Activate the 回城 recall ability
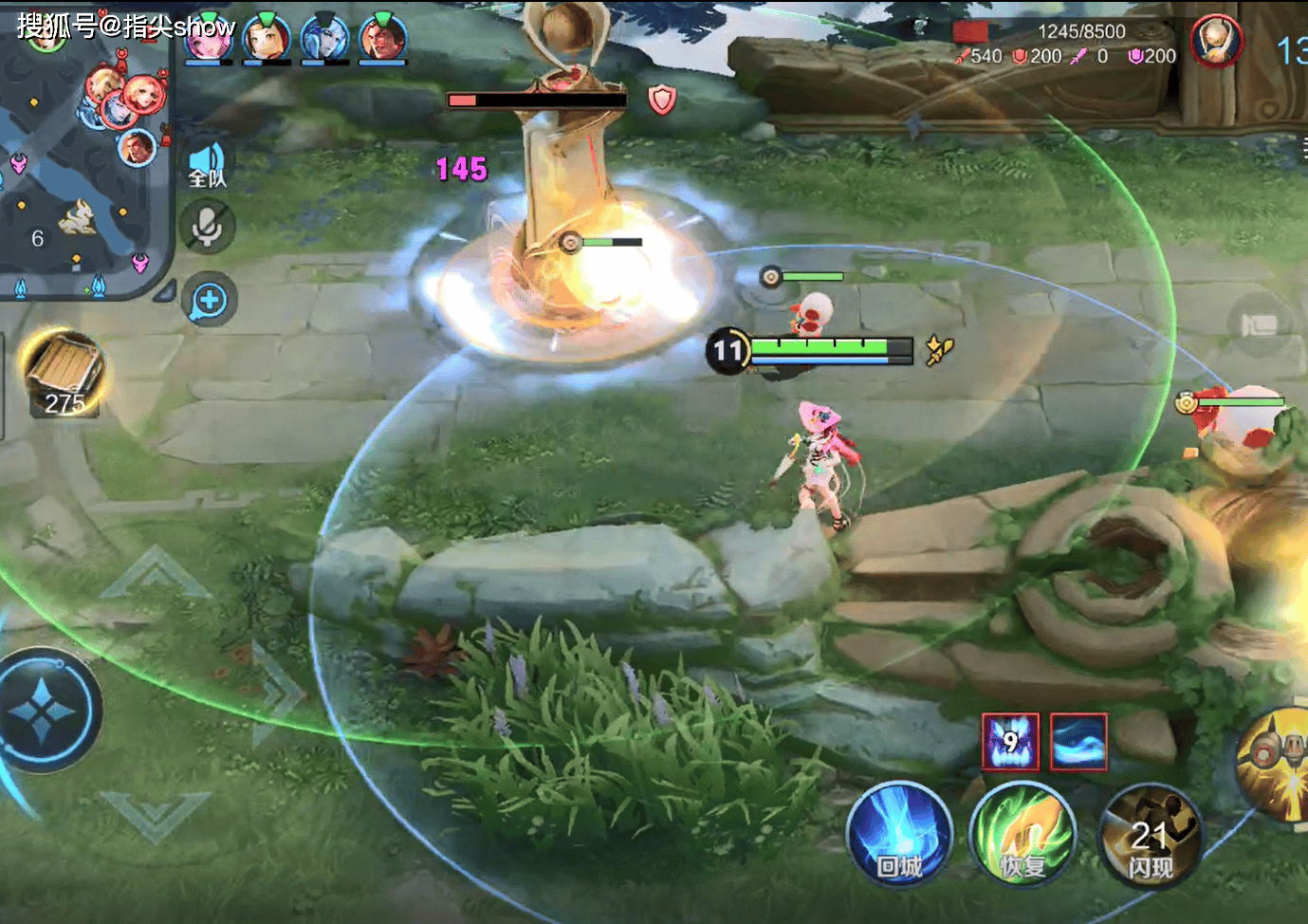The height and width of the screenshot is (924, 1308). pyautogui.click(x=897, y=835)
